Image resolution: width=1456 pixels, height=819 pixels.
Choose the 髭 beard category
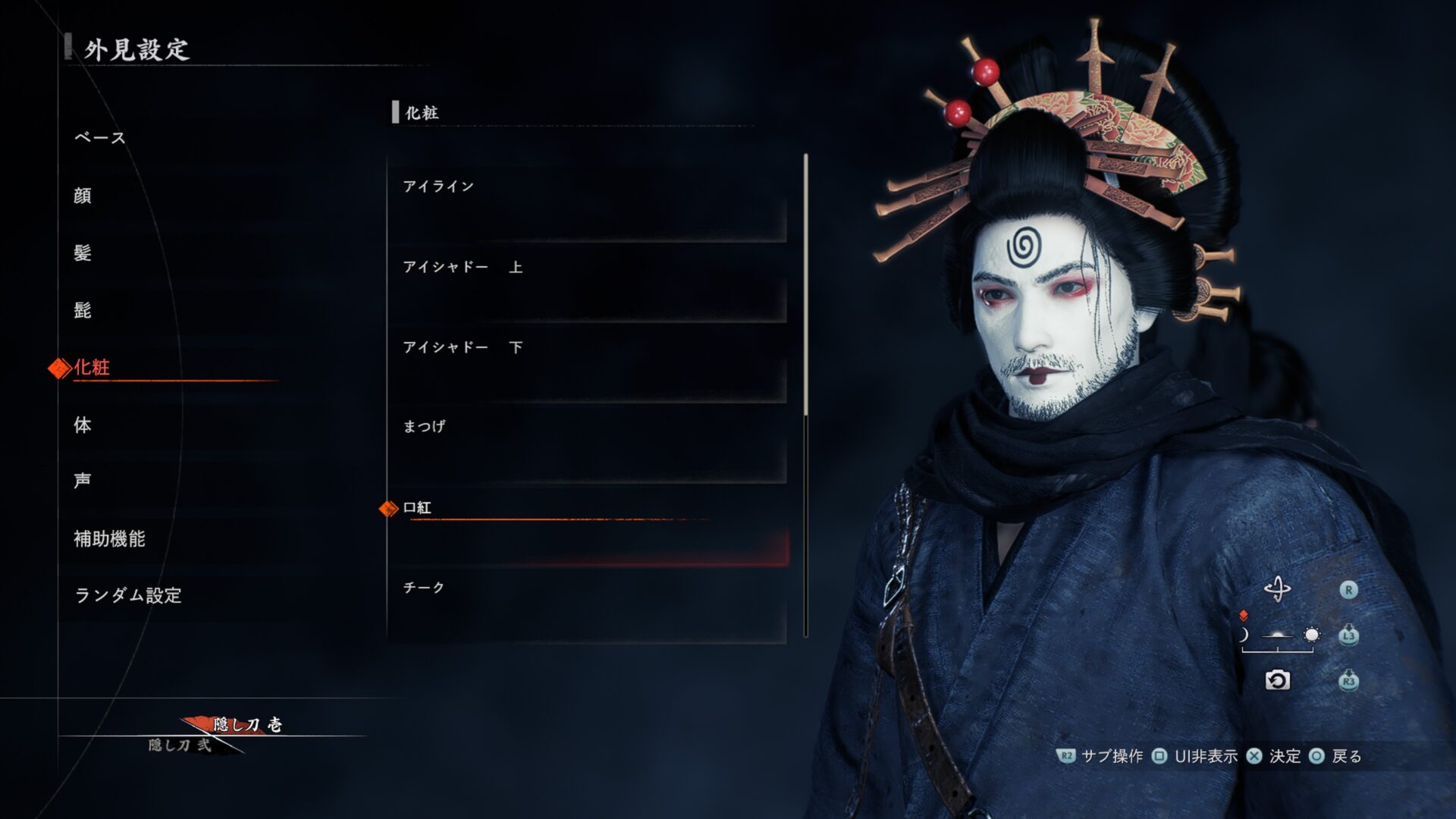pyautogui.click(x=83, y=310)
